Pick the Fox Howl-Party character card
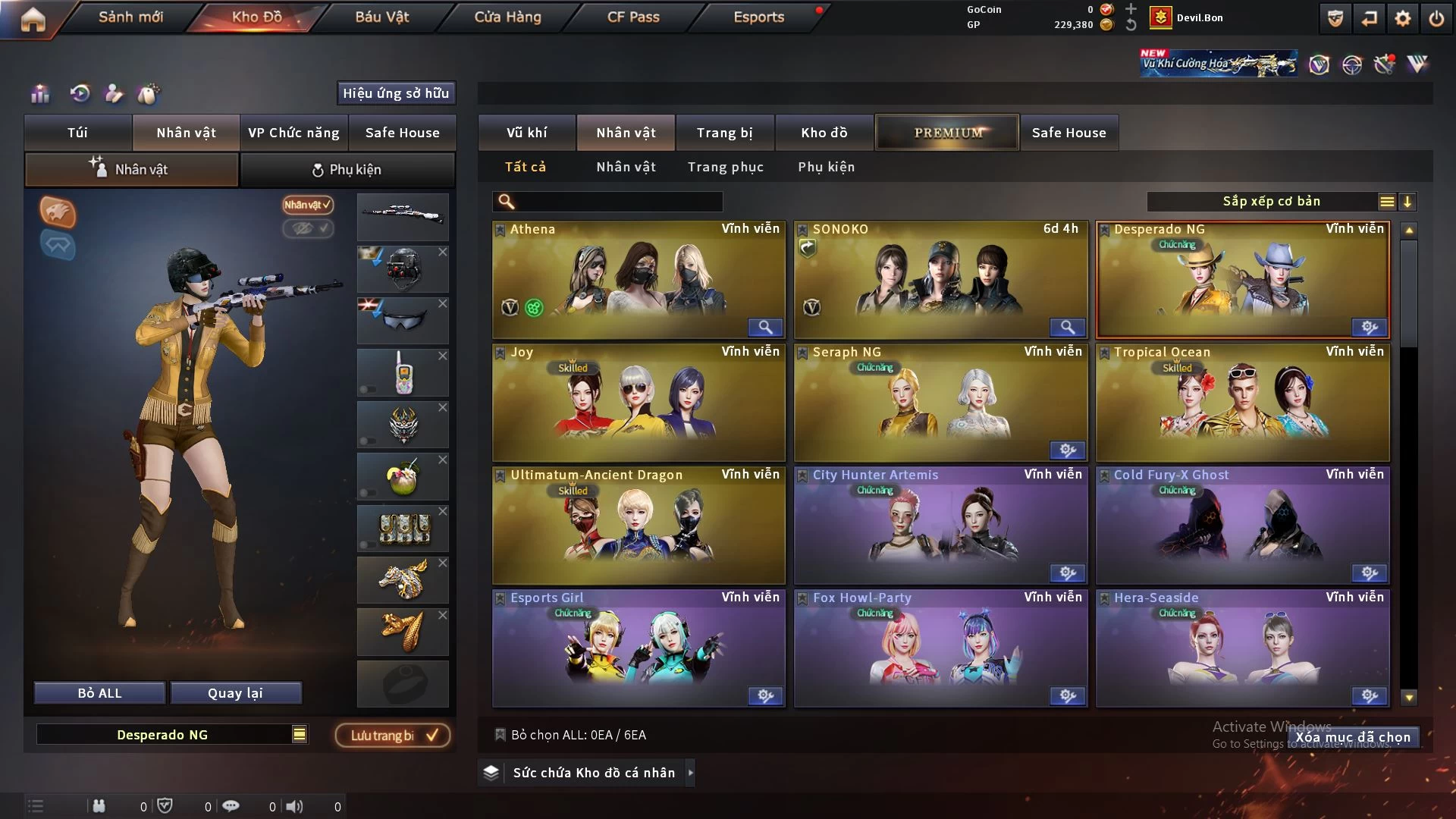 tap(940, 648)
